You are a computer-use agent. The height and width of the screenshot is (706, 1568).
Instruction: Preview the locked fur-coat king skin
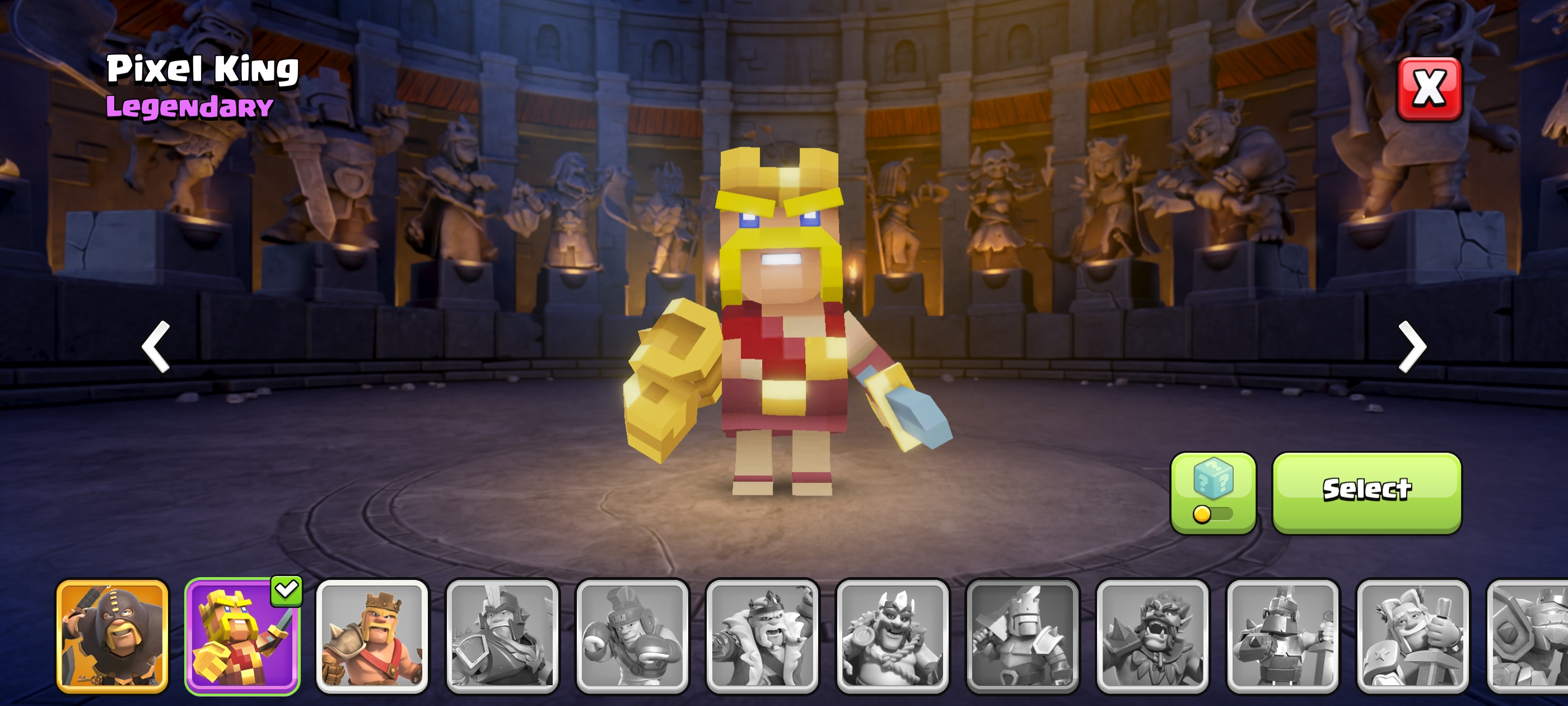coord(762,635)
